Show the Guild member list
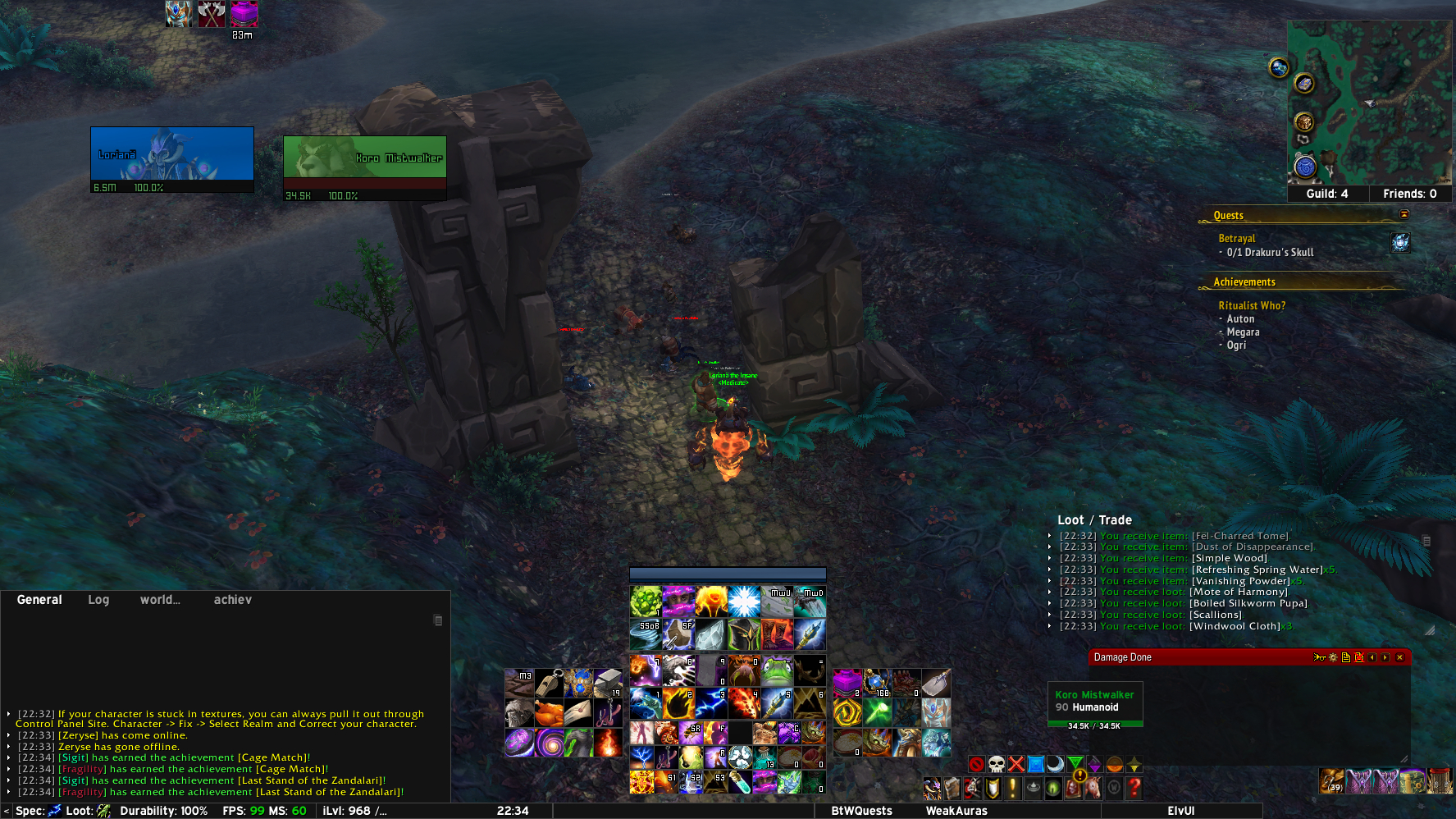The image size is (1456, 819). [x=1326, y=194]
